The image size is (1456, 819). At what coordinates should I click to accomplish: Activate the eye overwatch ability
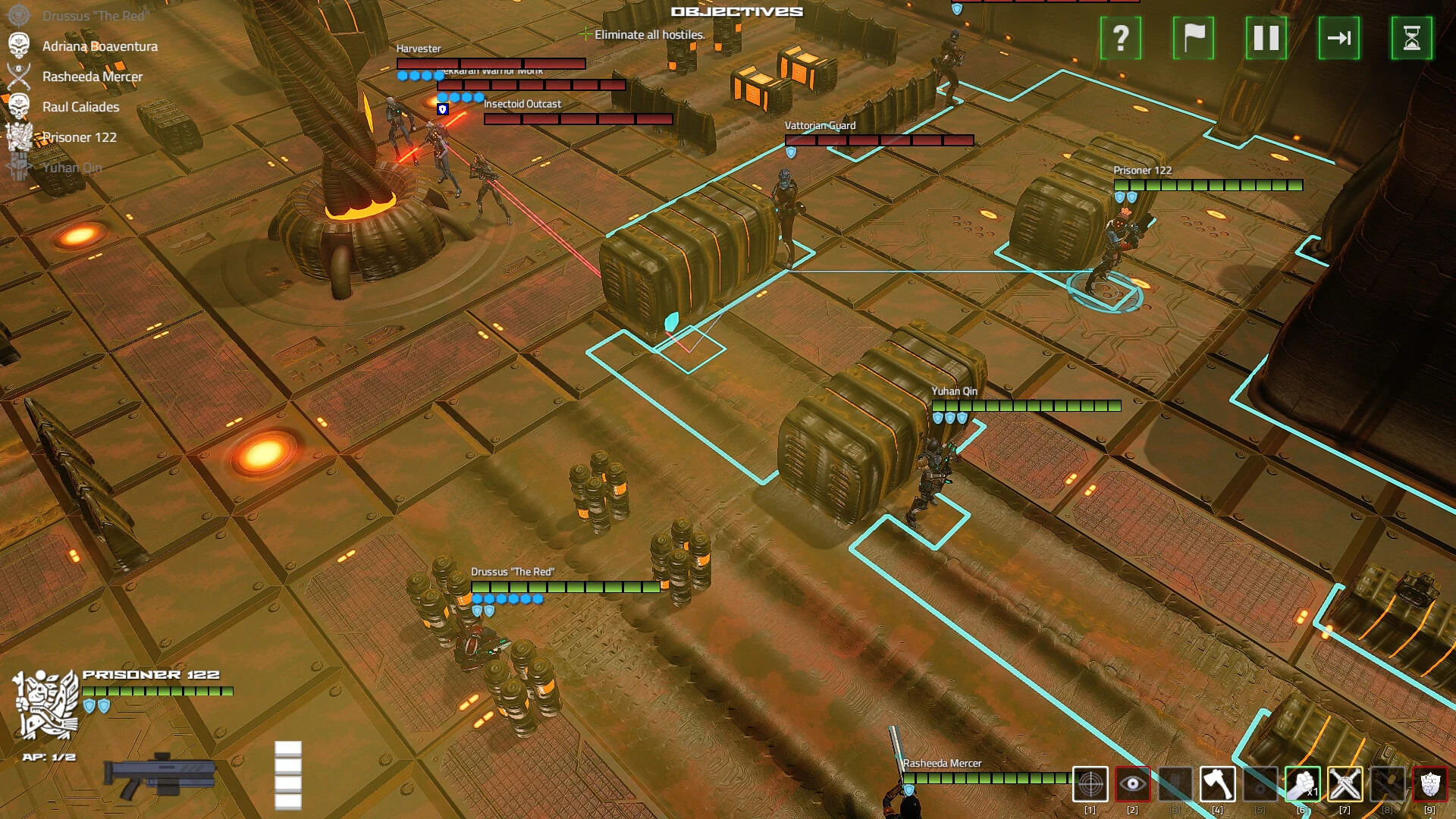(x=1132, y=784)
